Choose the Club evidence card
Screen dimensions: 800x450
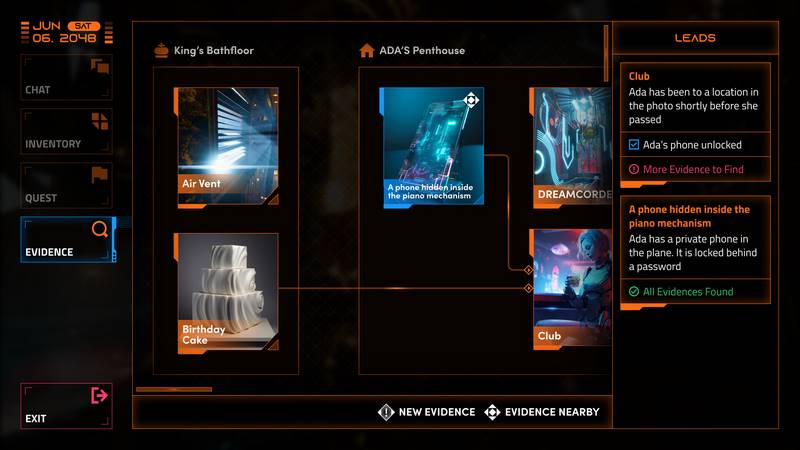(571, 290)
